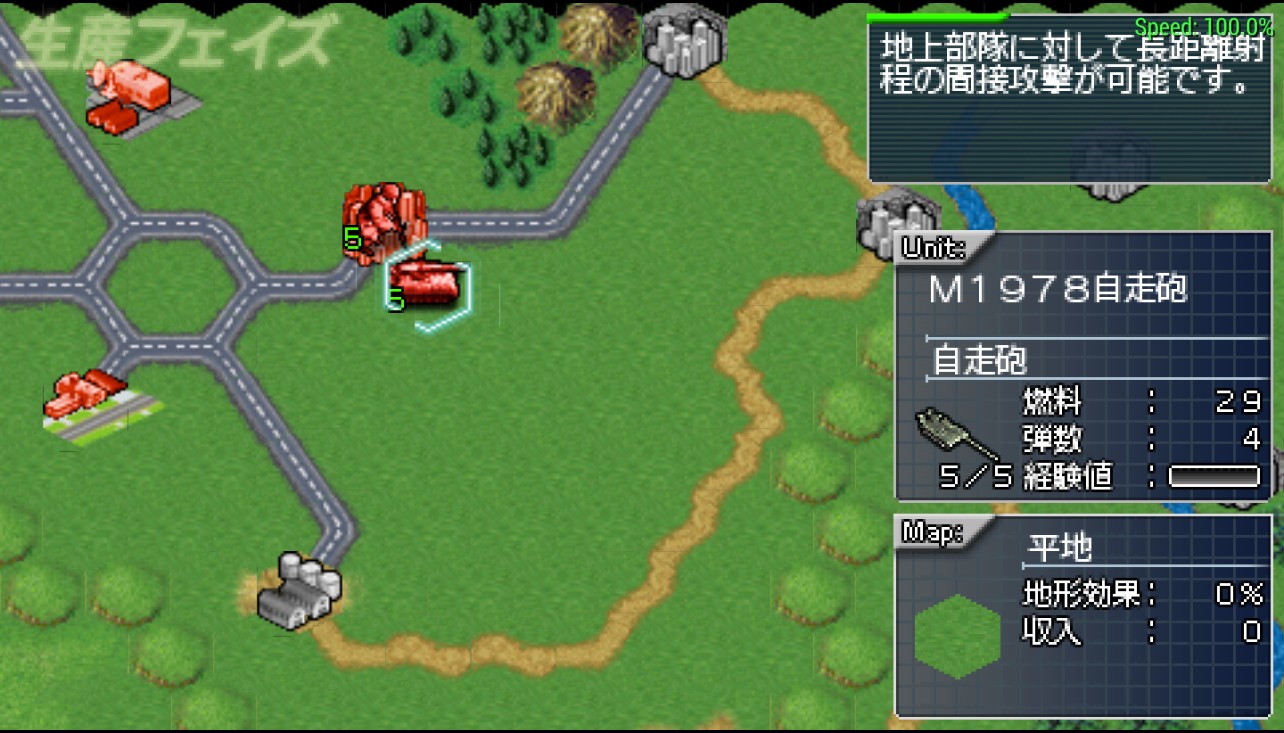Click the city icon at the top of map
The image size is (1284, 733).
click(683, 42)
